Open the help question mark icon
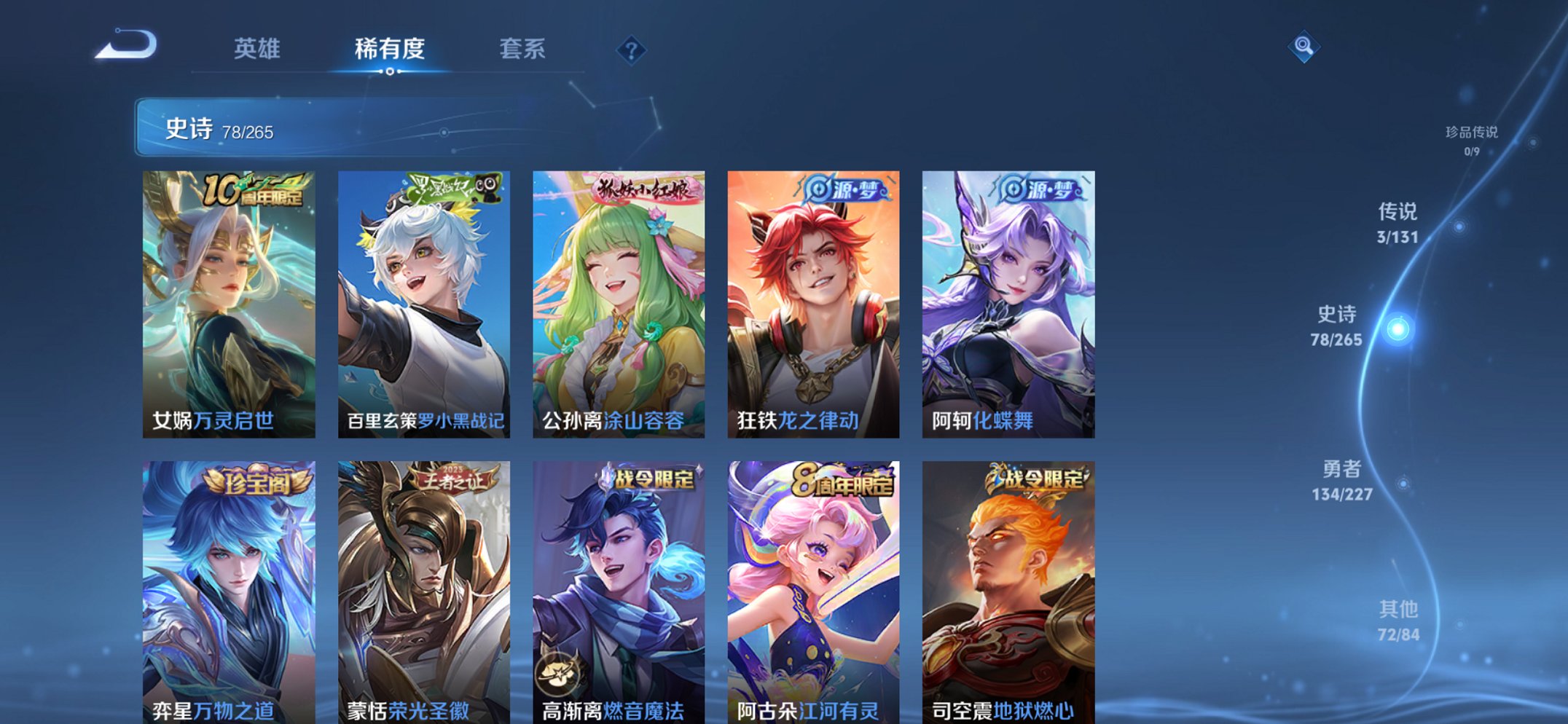 [631, 50]
